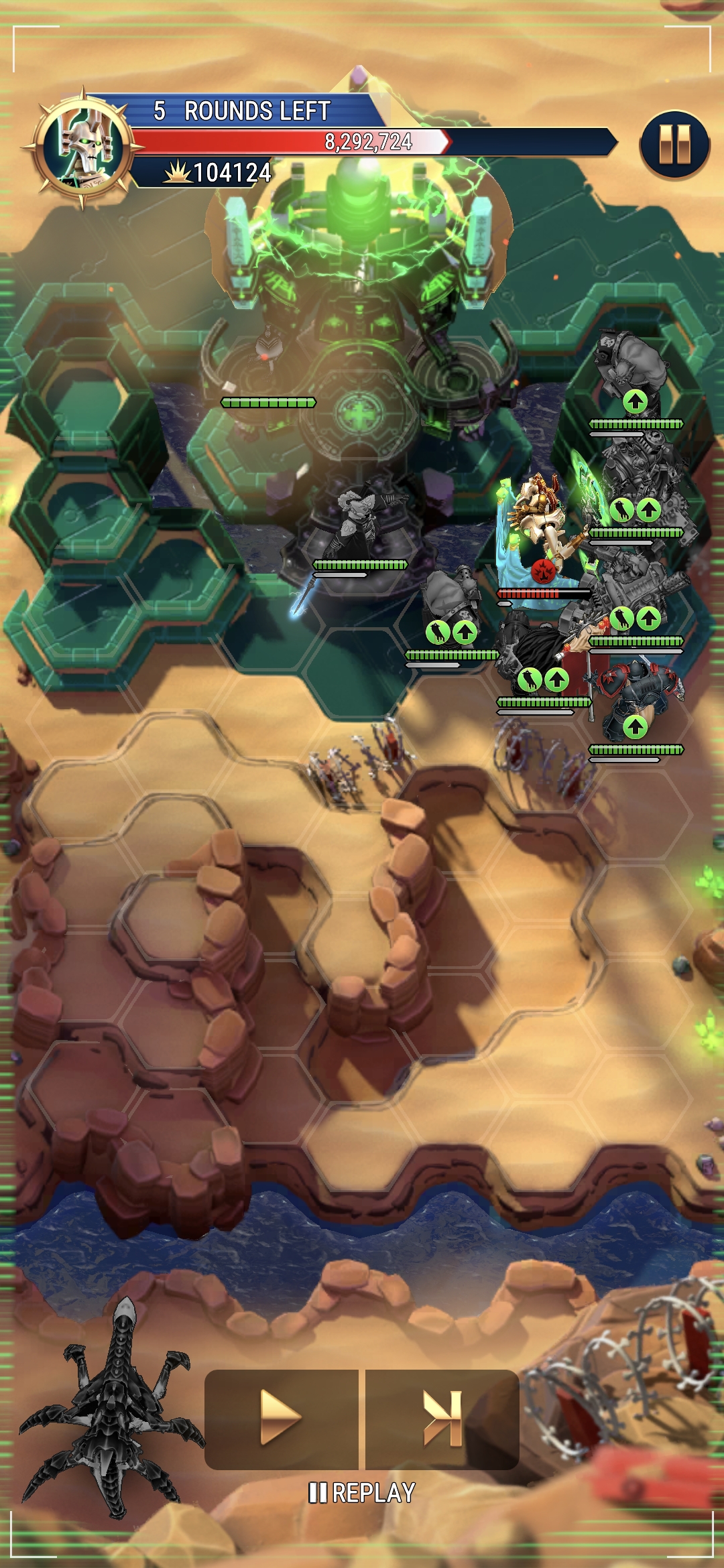The height and width of the screenshot is (1568, 724).
Task: Play the replay at normal speed
Action: click(282, 1419)
